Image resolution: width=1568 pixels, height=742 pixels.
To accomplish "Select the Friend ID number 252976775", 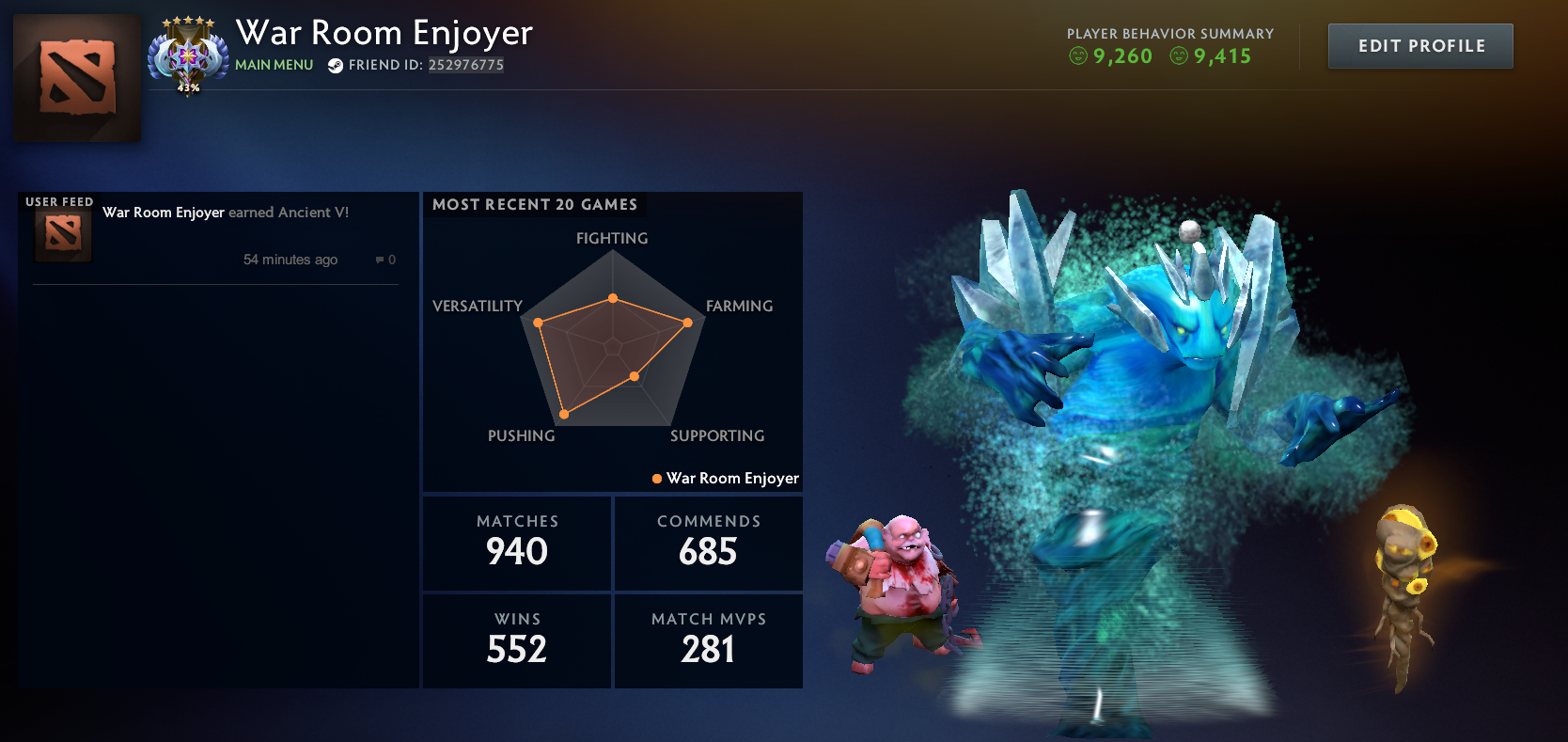I will pyautogui.click(x=466, y=66).
